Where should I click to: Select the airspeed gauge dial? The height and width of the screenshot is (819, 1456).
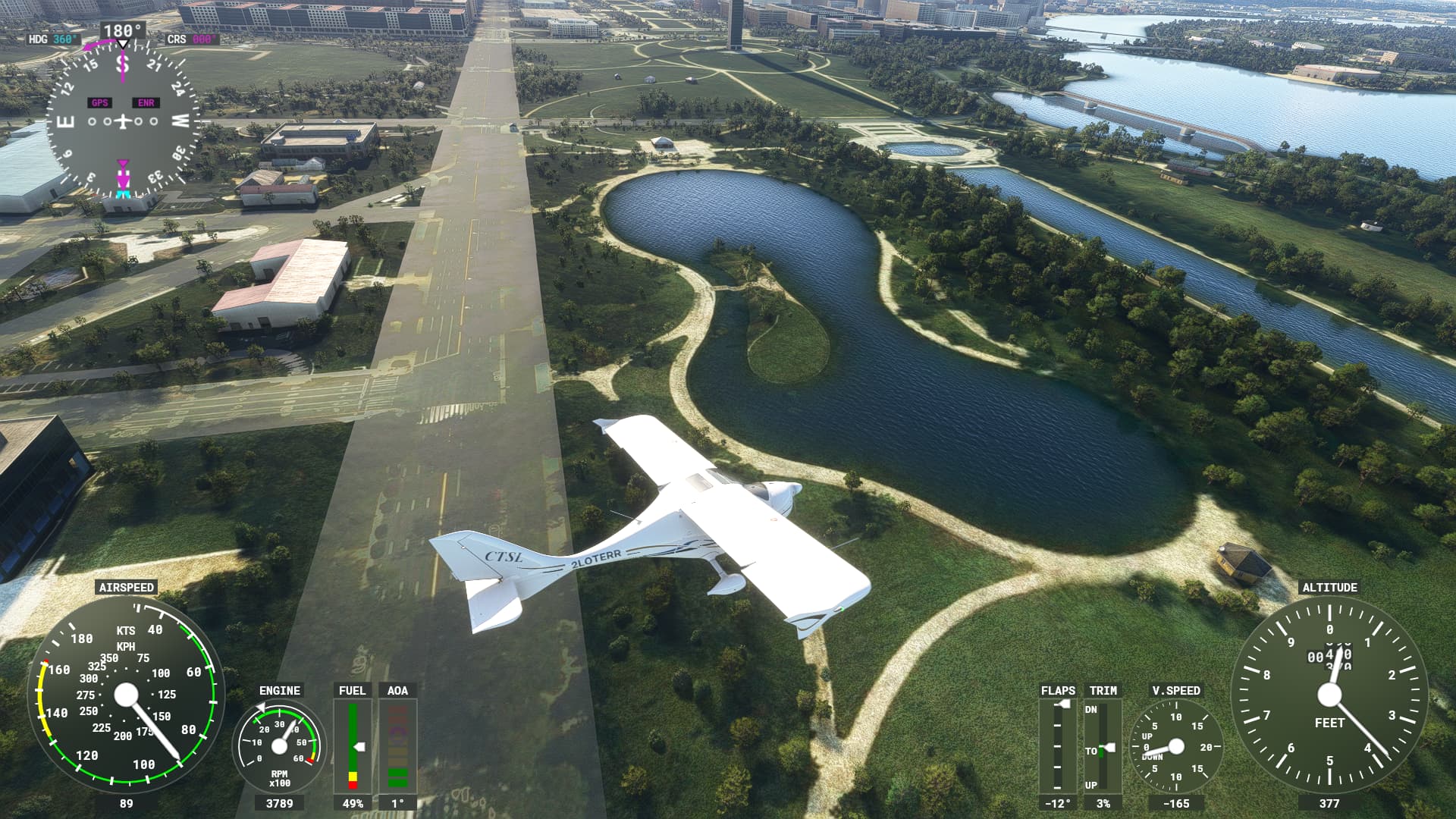[x=126, y=695]
